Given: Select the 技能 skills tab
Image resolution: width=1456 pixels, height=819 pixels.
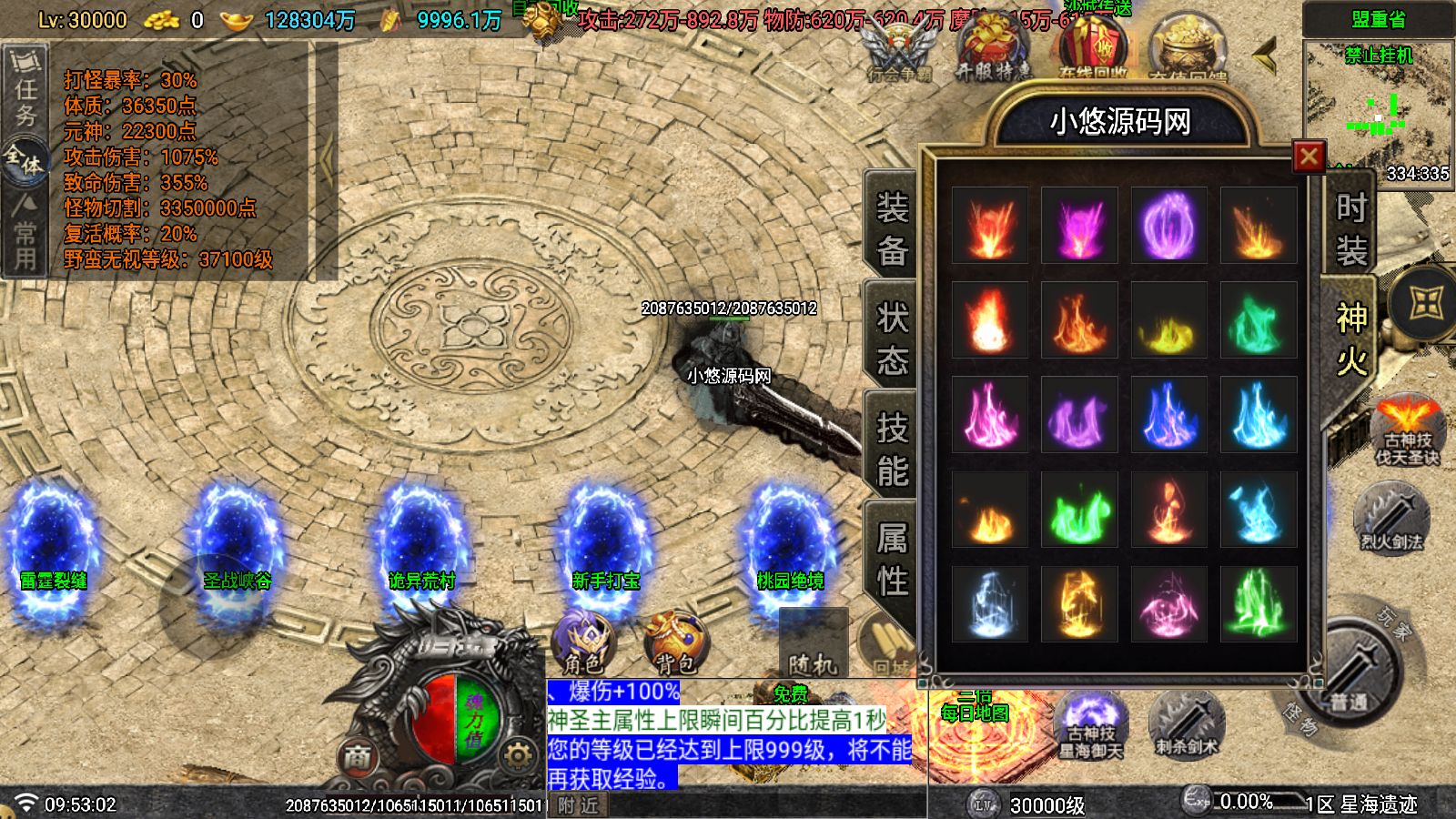Looking at the screenshot, I should click(891, 450).
